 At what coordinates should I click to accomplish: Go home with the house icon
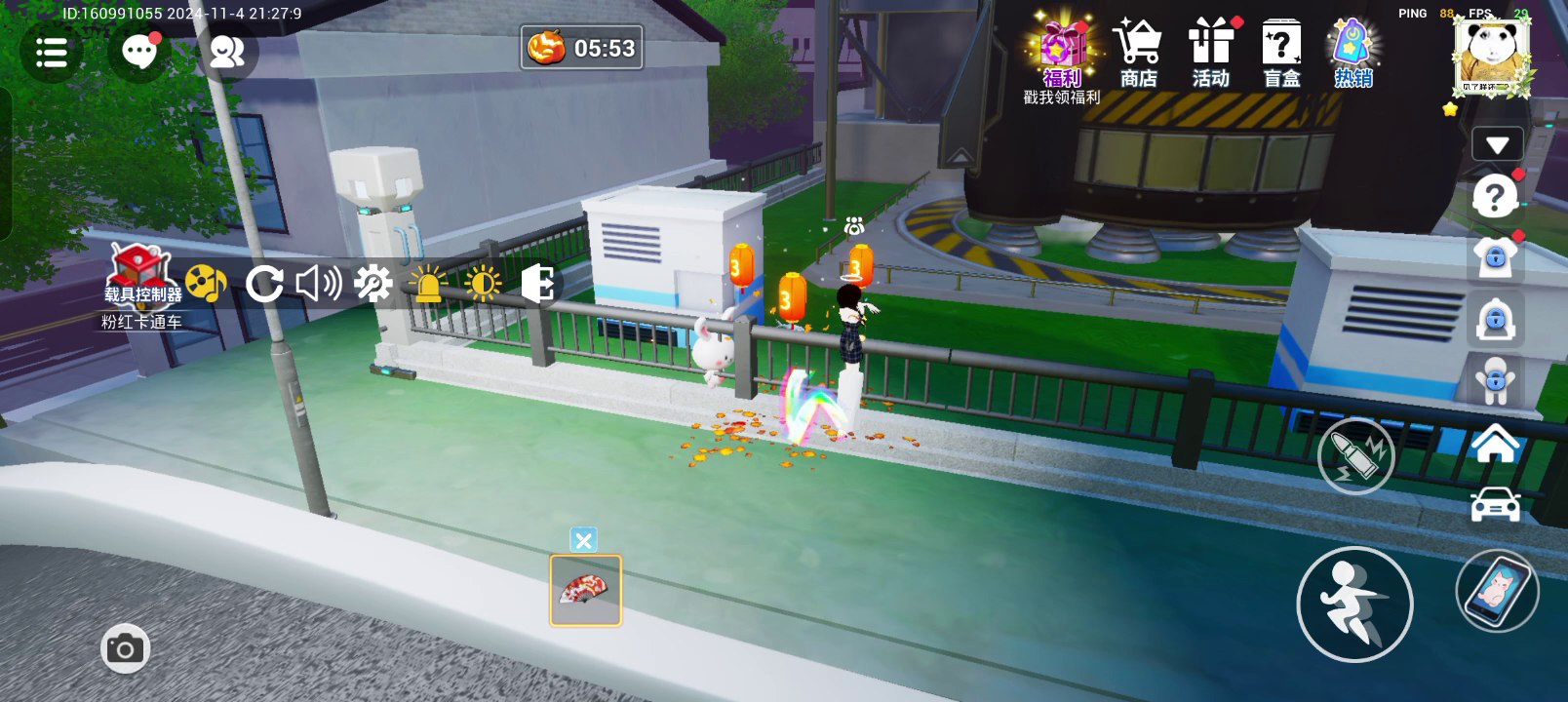(1495, 446)
